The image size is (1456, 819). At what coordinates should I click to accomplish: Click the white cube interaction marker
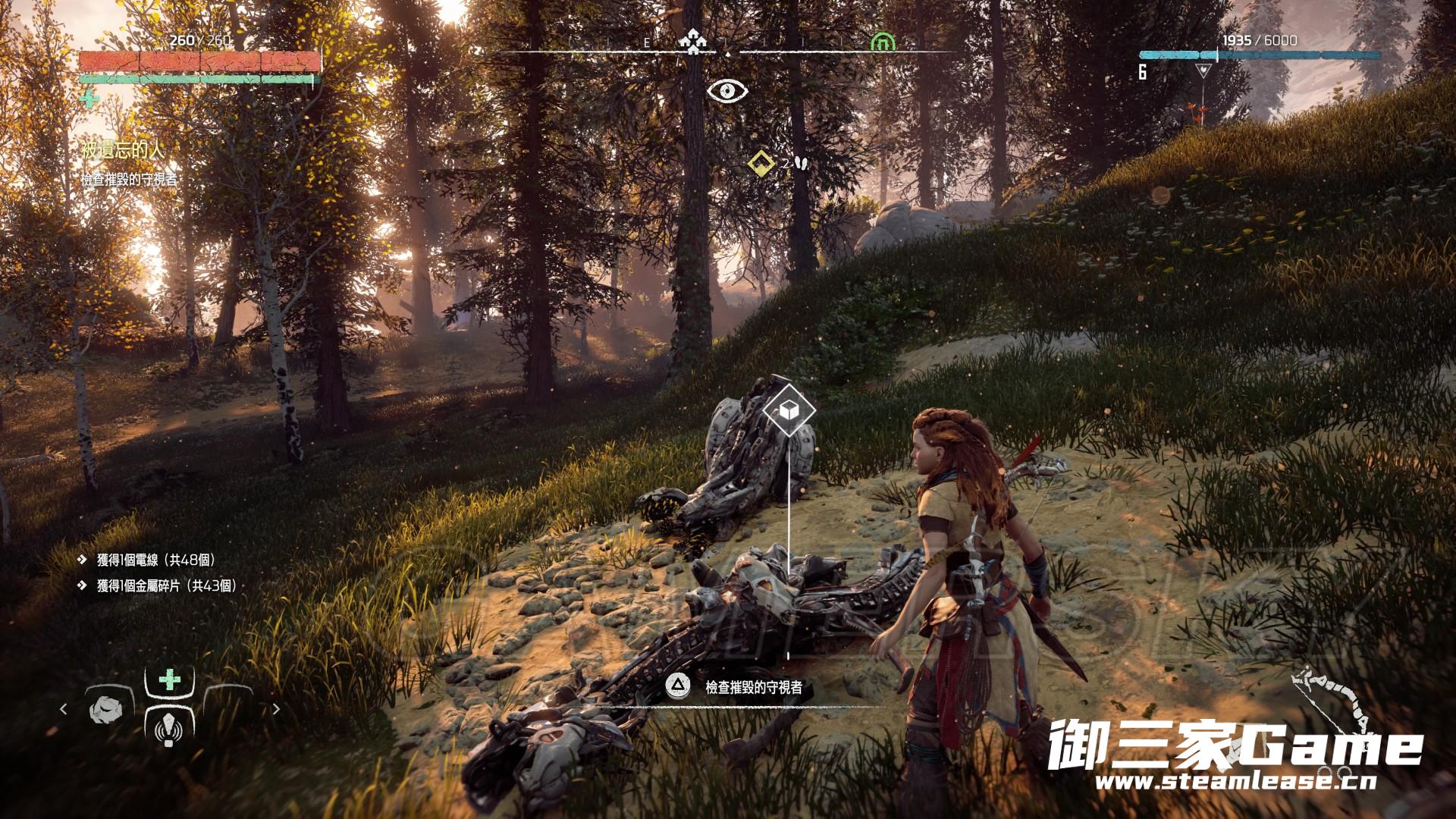[x=789, y=410]
